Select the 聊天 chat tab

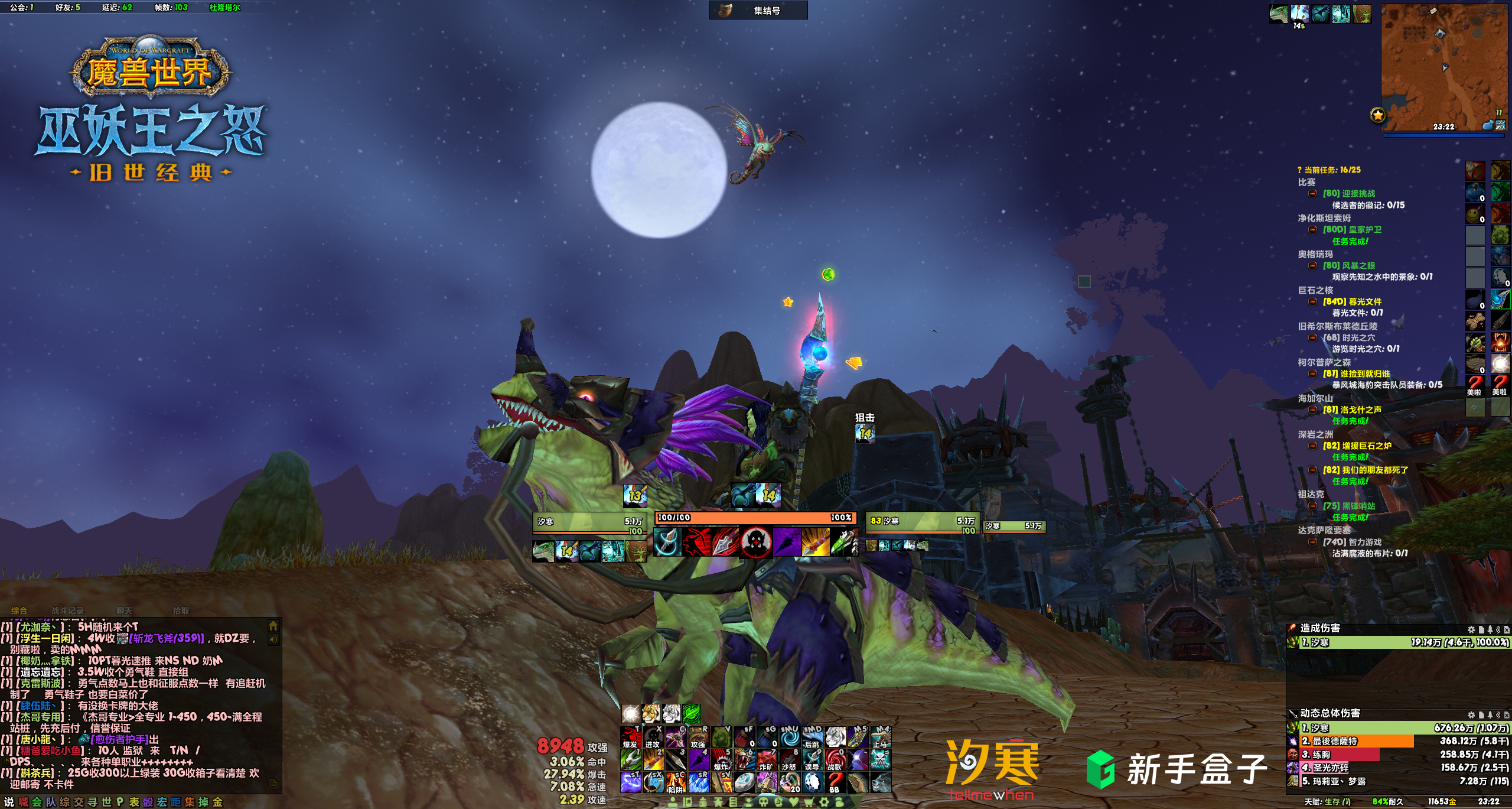124,610
